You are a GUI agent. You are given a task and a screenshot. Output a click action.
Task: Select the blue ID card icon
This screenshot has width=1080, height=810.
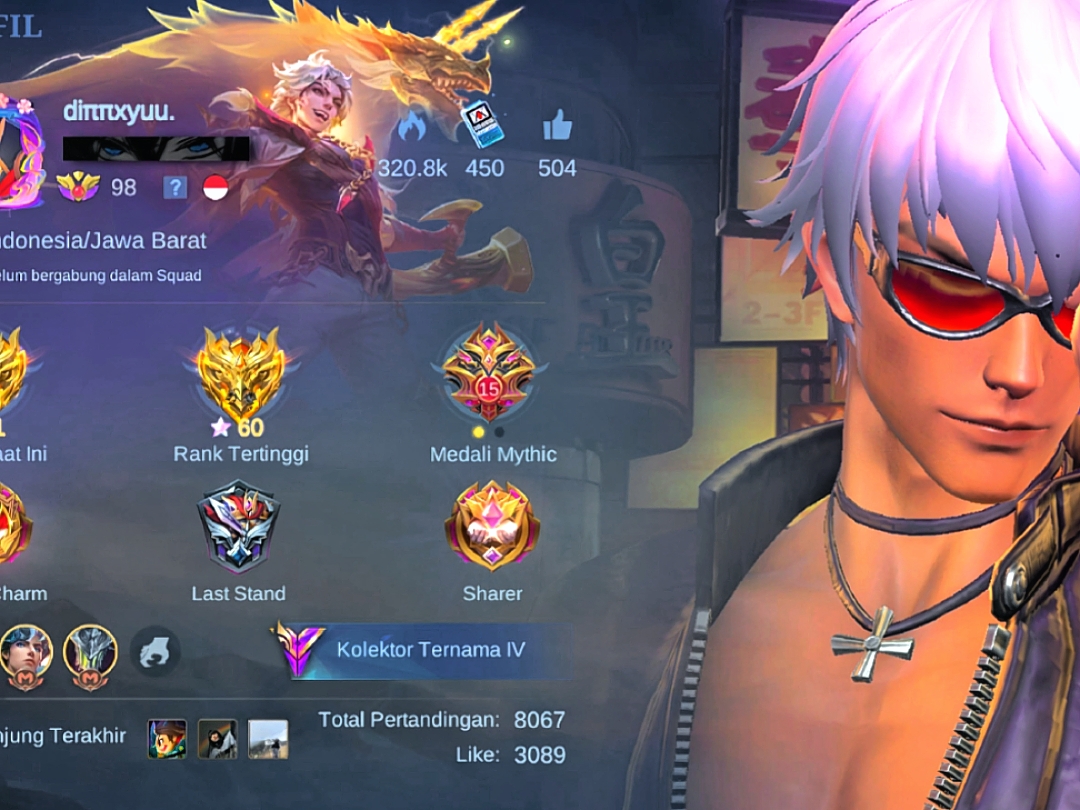pyautogui.click(x=482, y=125)
